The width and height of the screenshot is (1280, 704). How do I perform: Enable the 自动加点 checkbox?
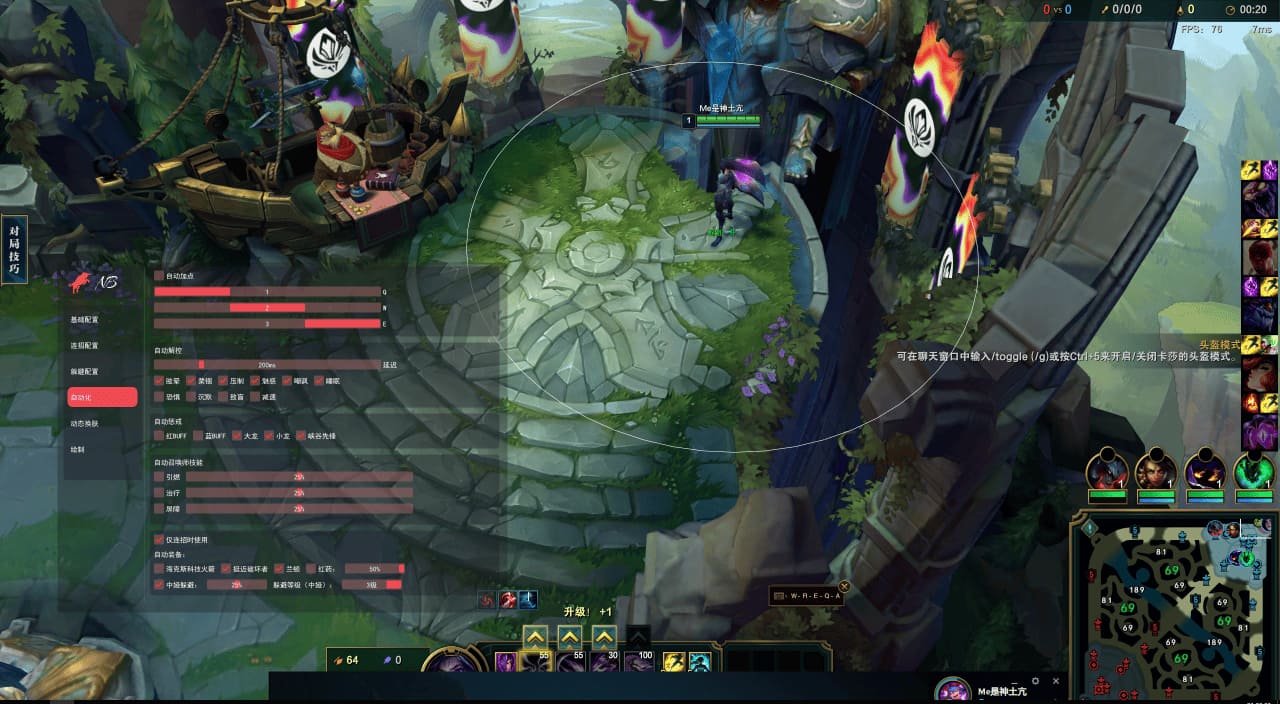[x=159, y=276]
